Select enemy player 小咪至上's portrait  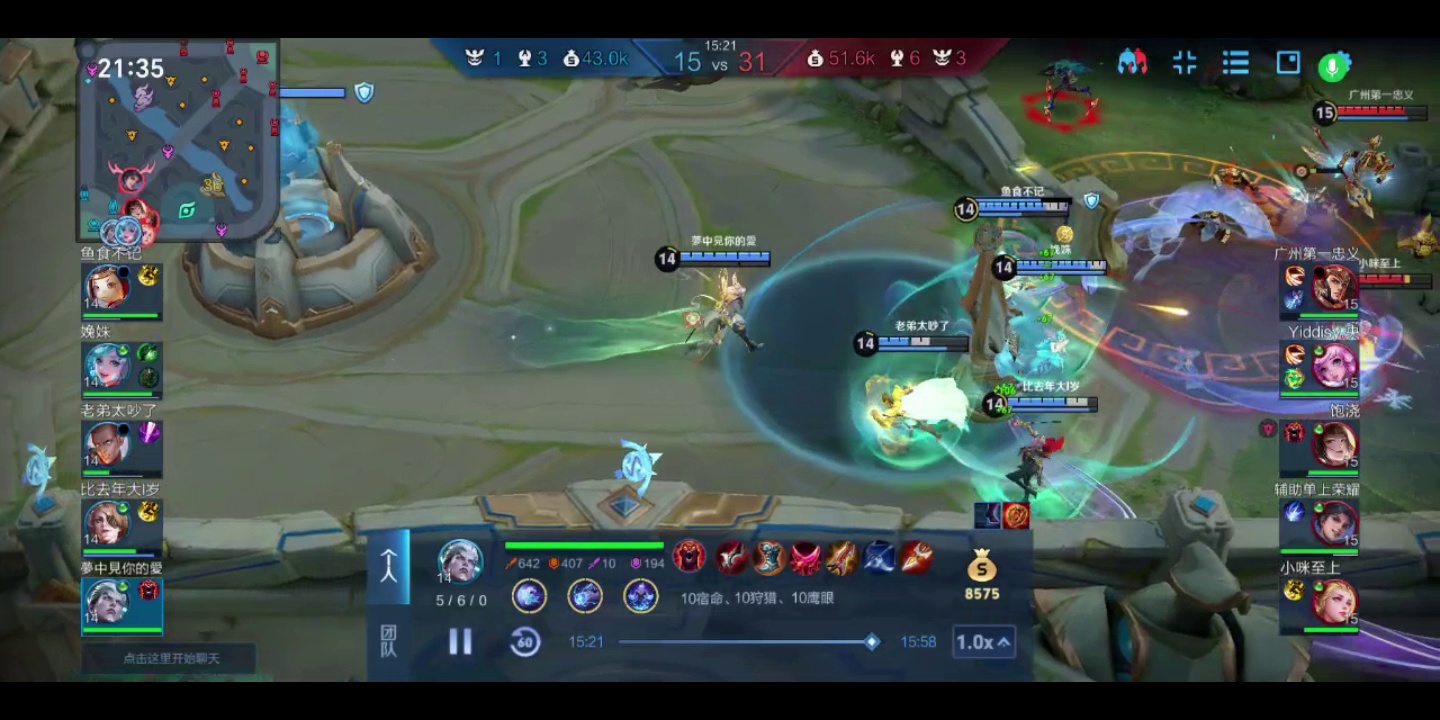(1334, 602)
